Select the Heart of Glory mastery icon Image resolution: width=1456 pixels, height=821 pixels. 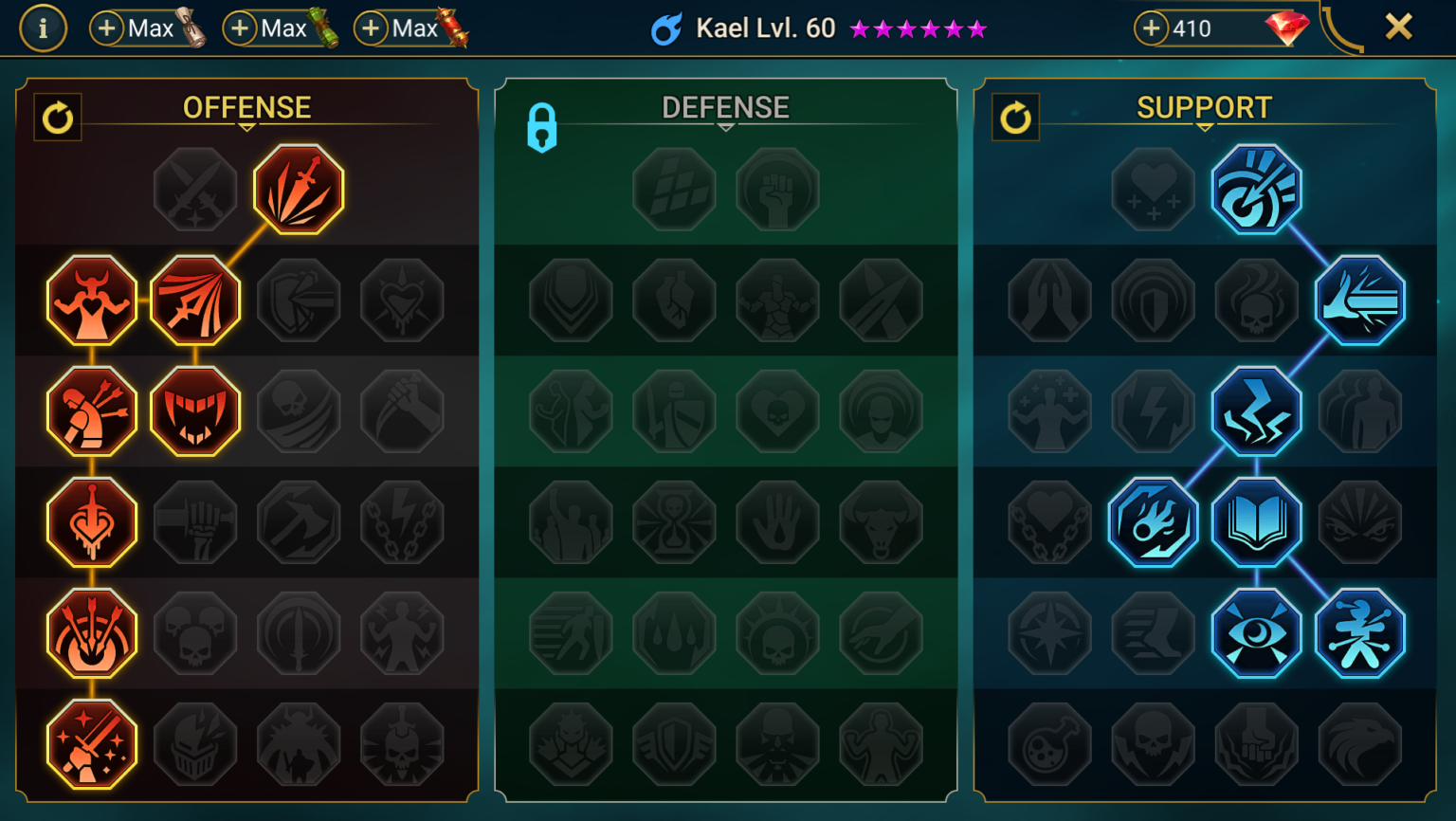(x=91, y=300)
